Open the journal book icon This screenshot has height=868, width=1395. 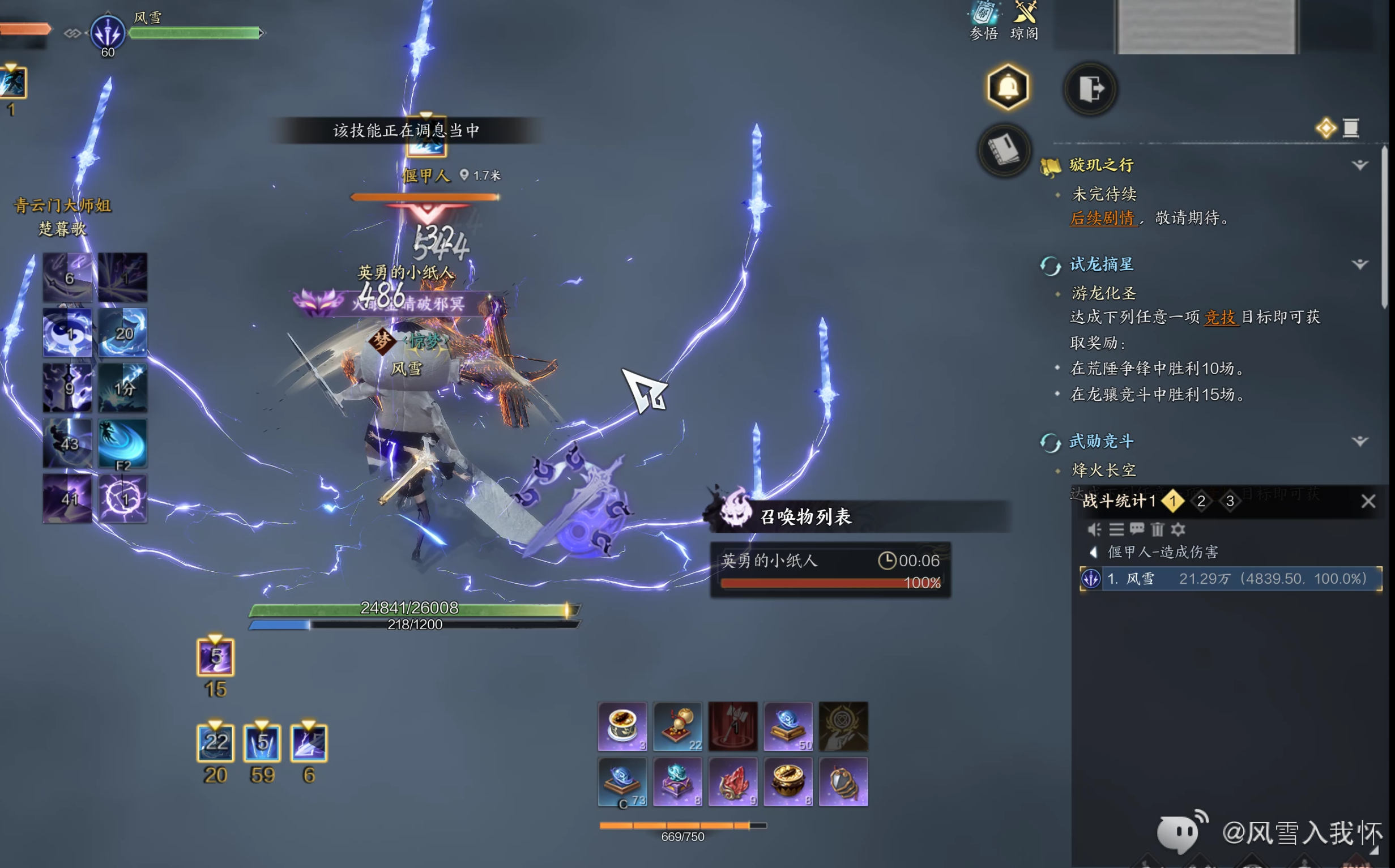pos(1004,150)
